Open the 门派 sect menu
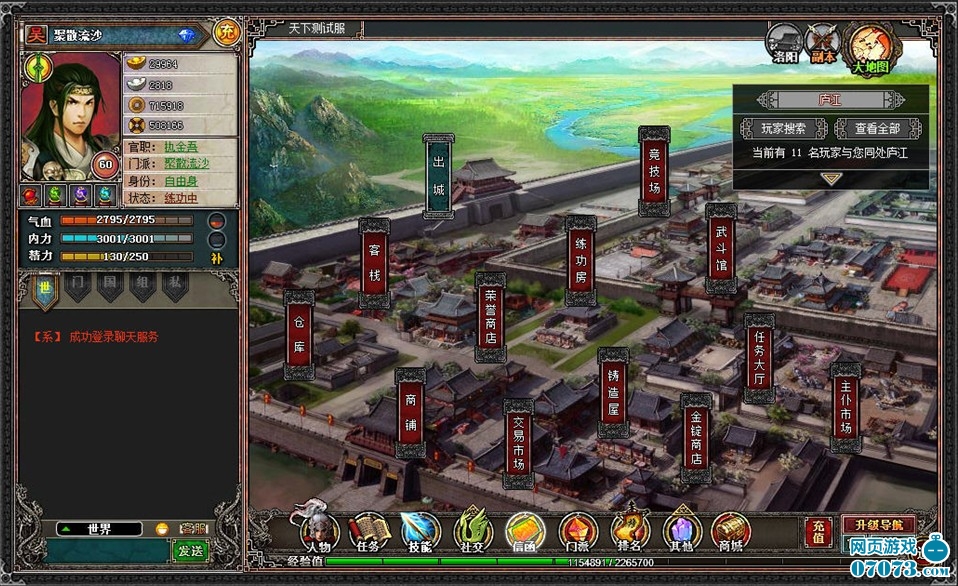Image resolution: width=958 pixels, height=586 pixels. (578, 532)
